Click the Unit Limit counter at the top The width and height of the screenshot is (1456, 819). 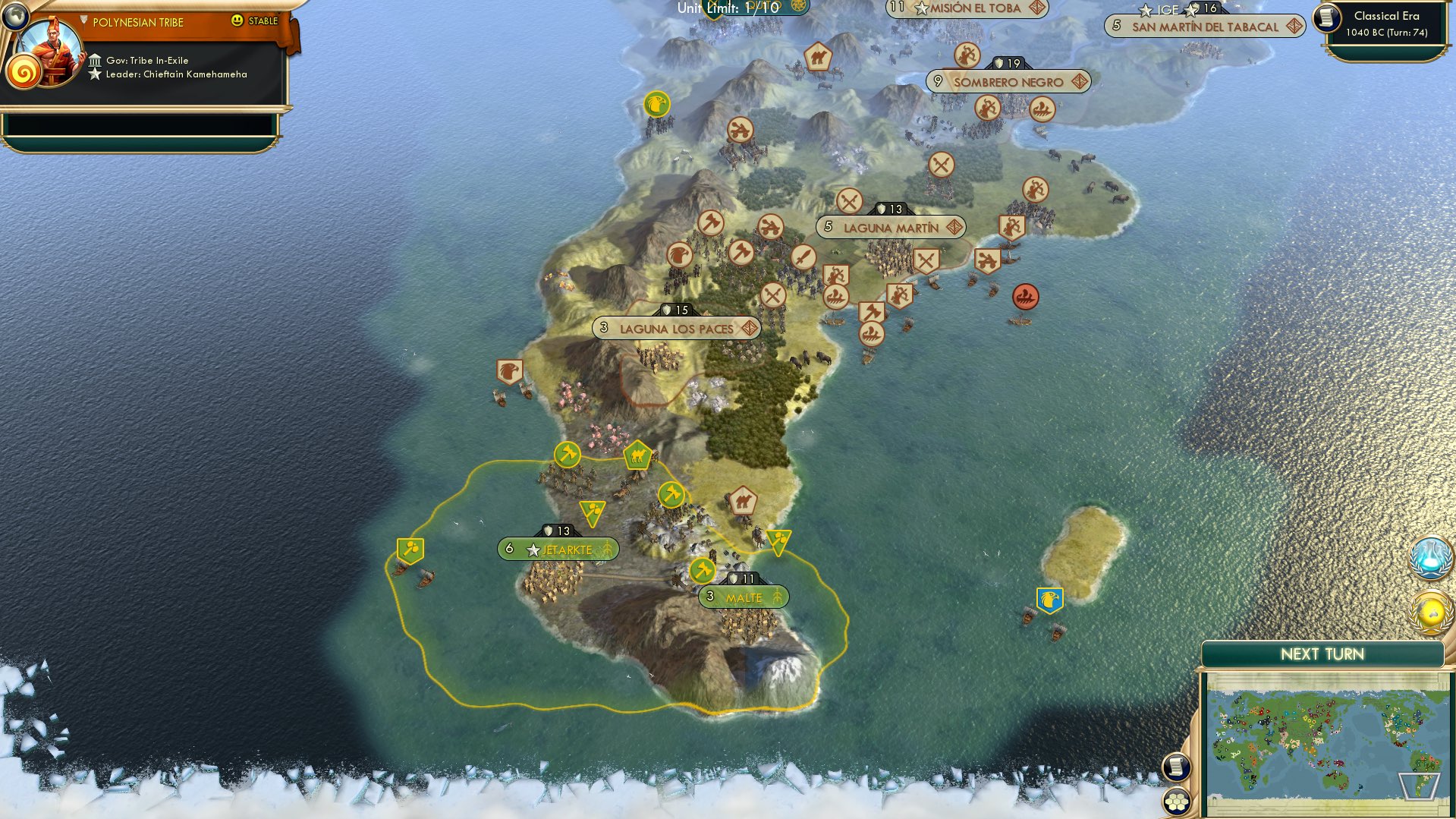pos(727,8)
